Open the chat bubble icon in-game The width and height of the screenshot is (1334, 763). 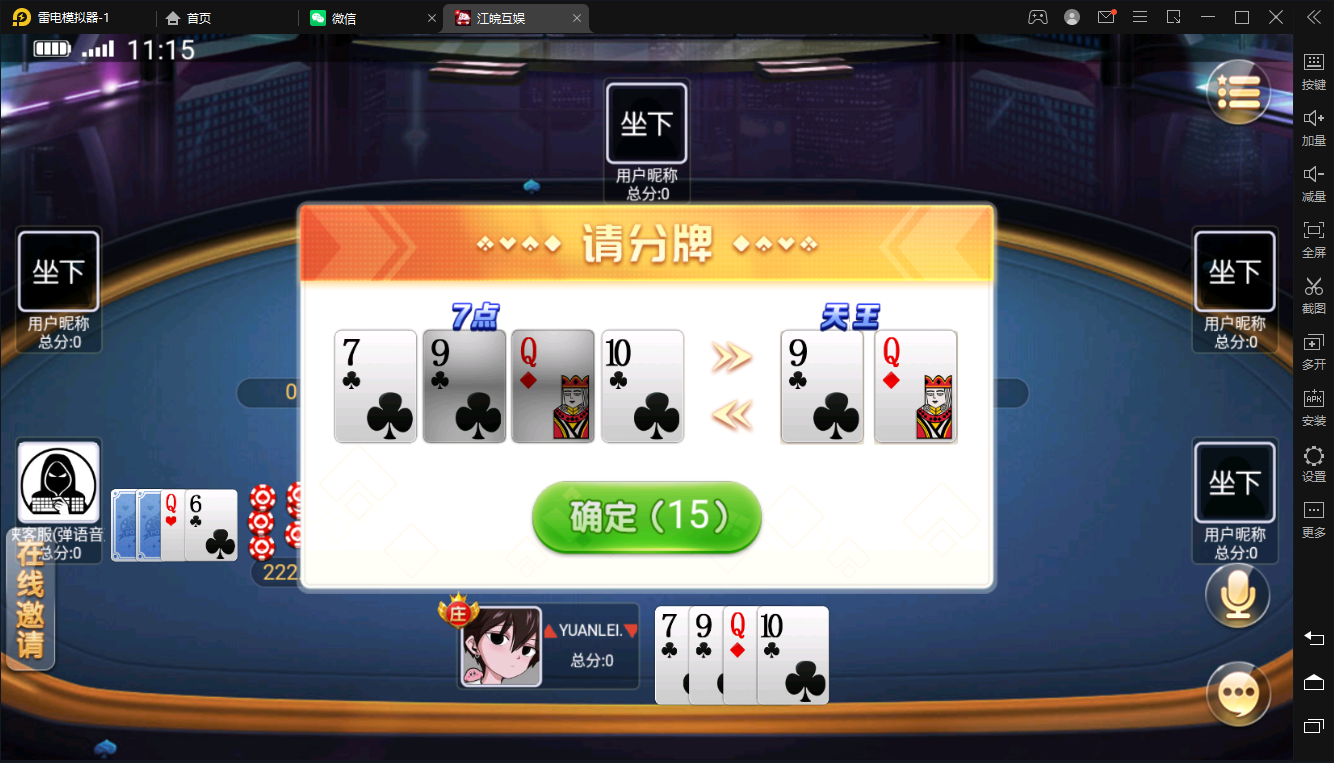pos(1237,694)
